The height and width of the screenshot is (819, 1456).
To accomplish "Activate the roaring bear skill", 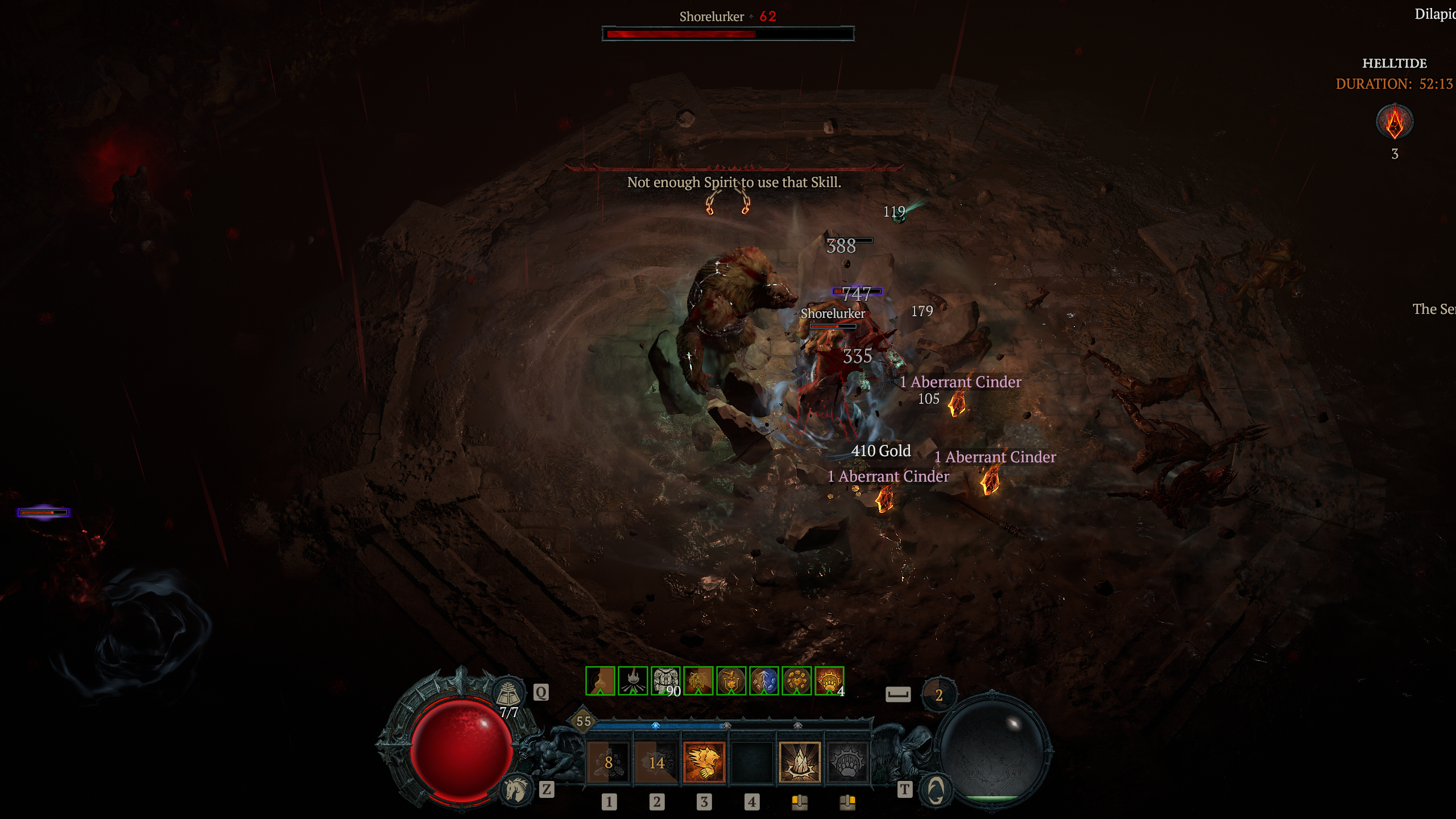I will [704, 762].
